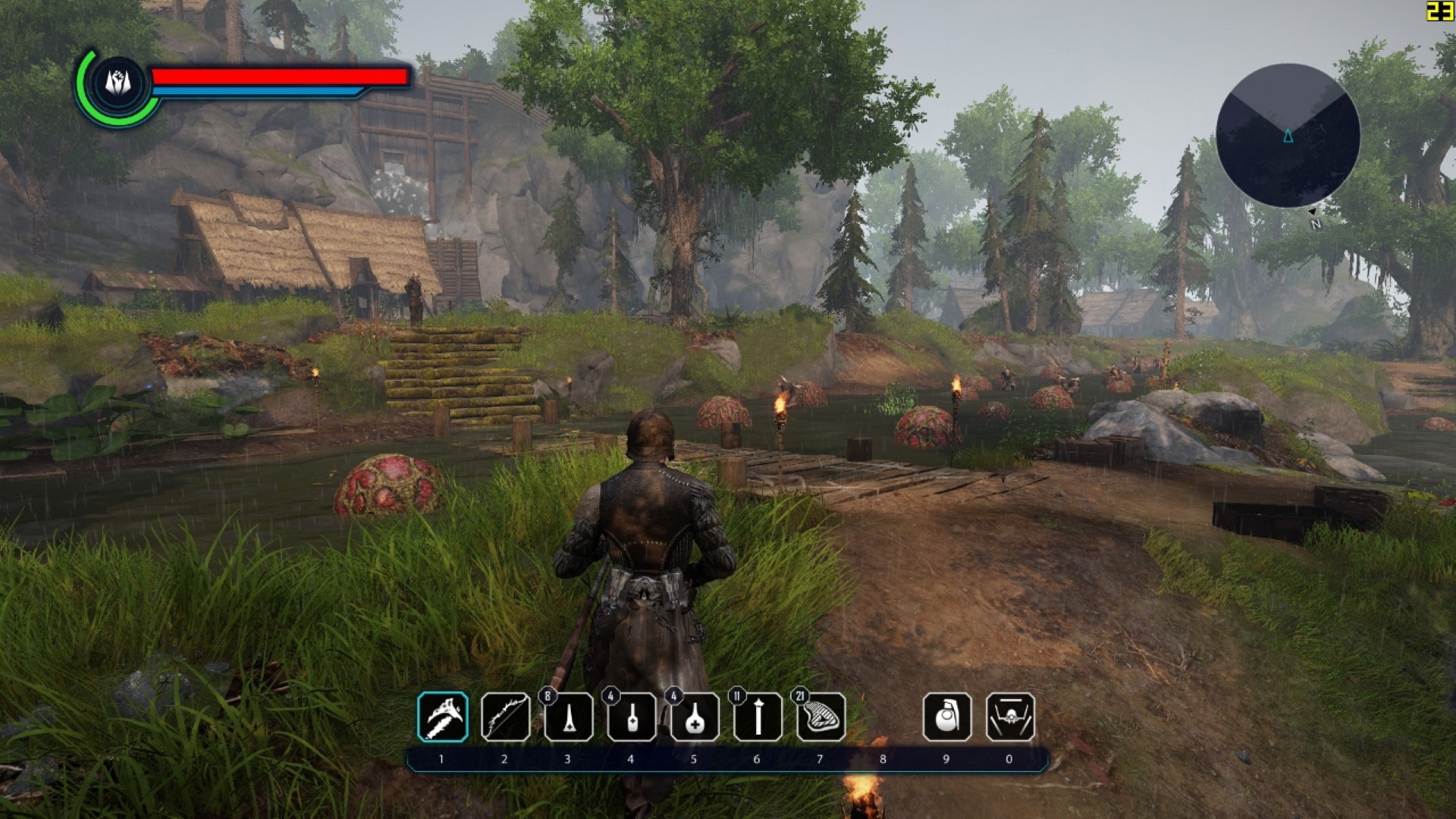The image size is (1456, 819).
Task: Use the cone-shaped flask with count 8
Action: (569, 717)
